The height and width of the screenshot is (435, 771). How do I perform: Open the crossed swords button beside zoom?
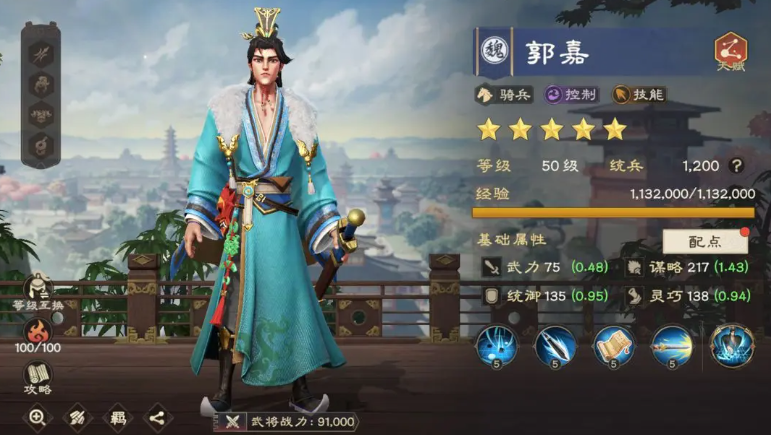(x=77, y=418)
